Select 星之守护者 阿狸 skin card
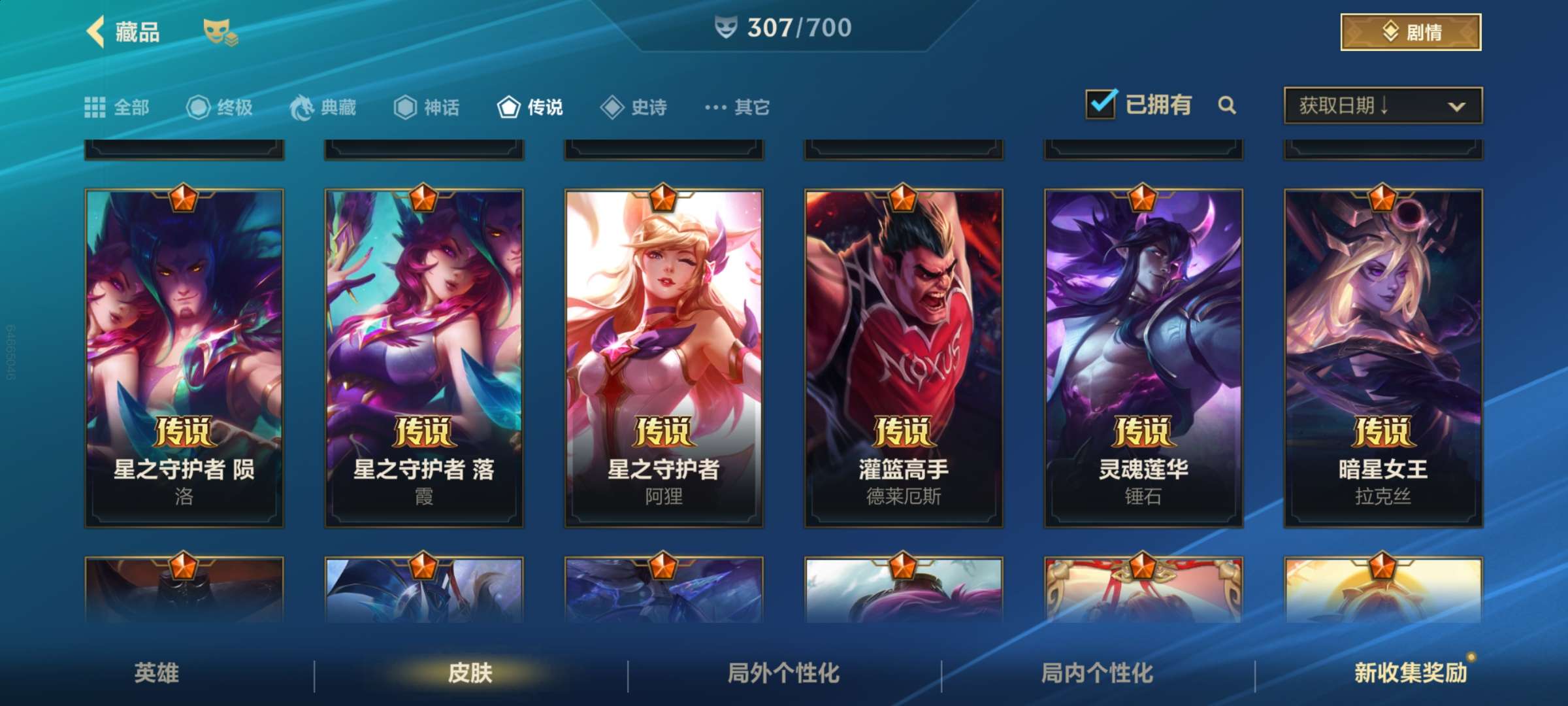This screenshot has width=1568, height=706. pyautogui.click(x=664, y=358)
